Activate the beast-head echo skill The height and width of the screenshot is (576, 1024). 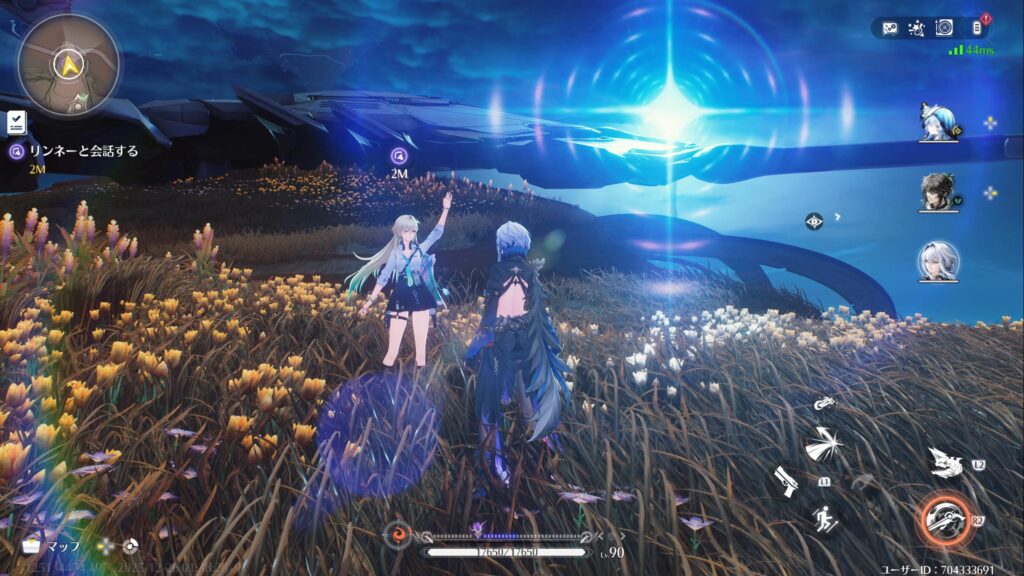click(x=945, y=461)
